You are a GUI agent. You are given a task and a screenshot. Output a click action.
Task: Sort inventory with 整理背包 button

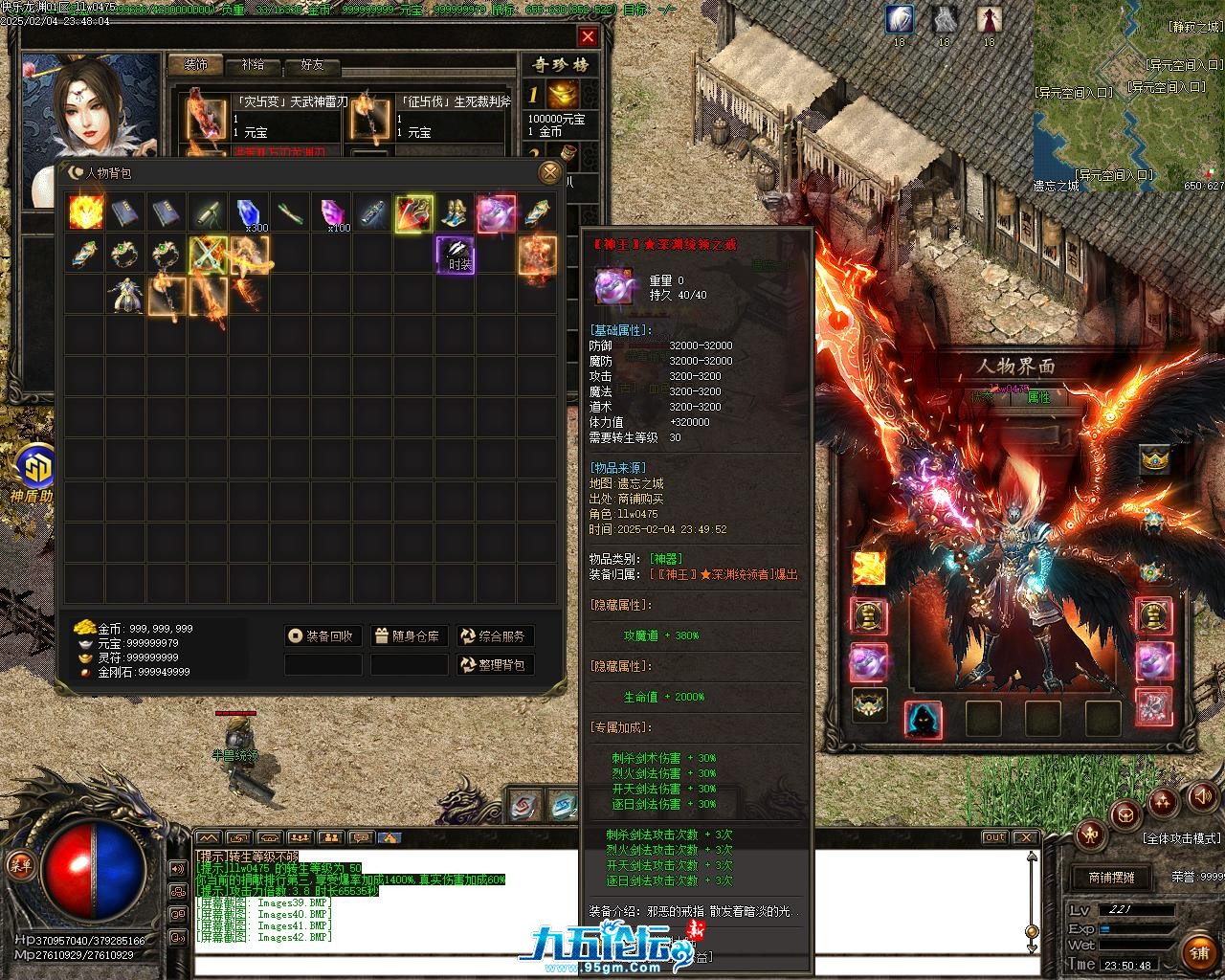coord(495,664)
